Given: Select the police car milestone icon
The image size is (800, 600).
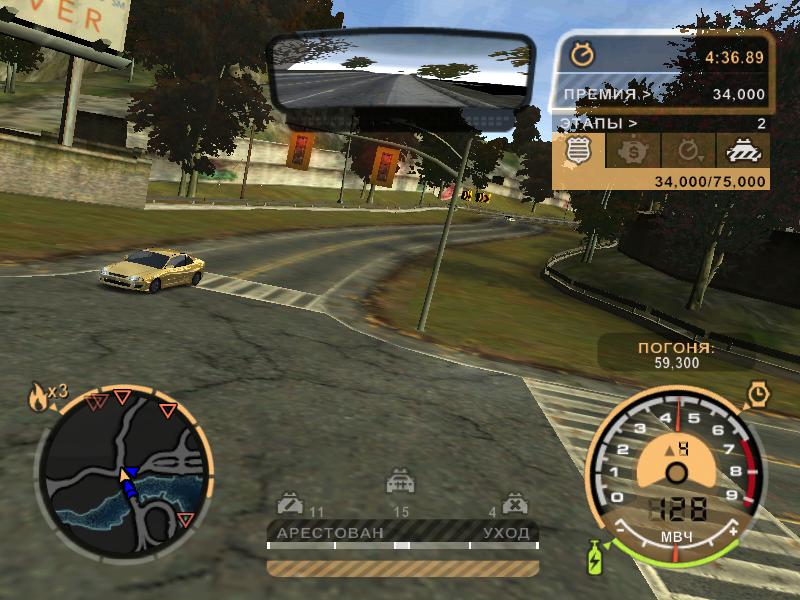Looking at the screenshot, I should tap(742, 153).
